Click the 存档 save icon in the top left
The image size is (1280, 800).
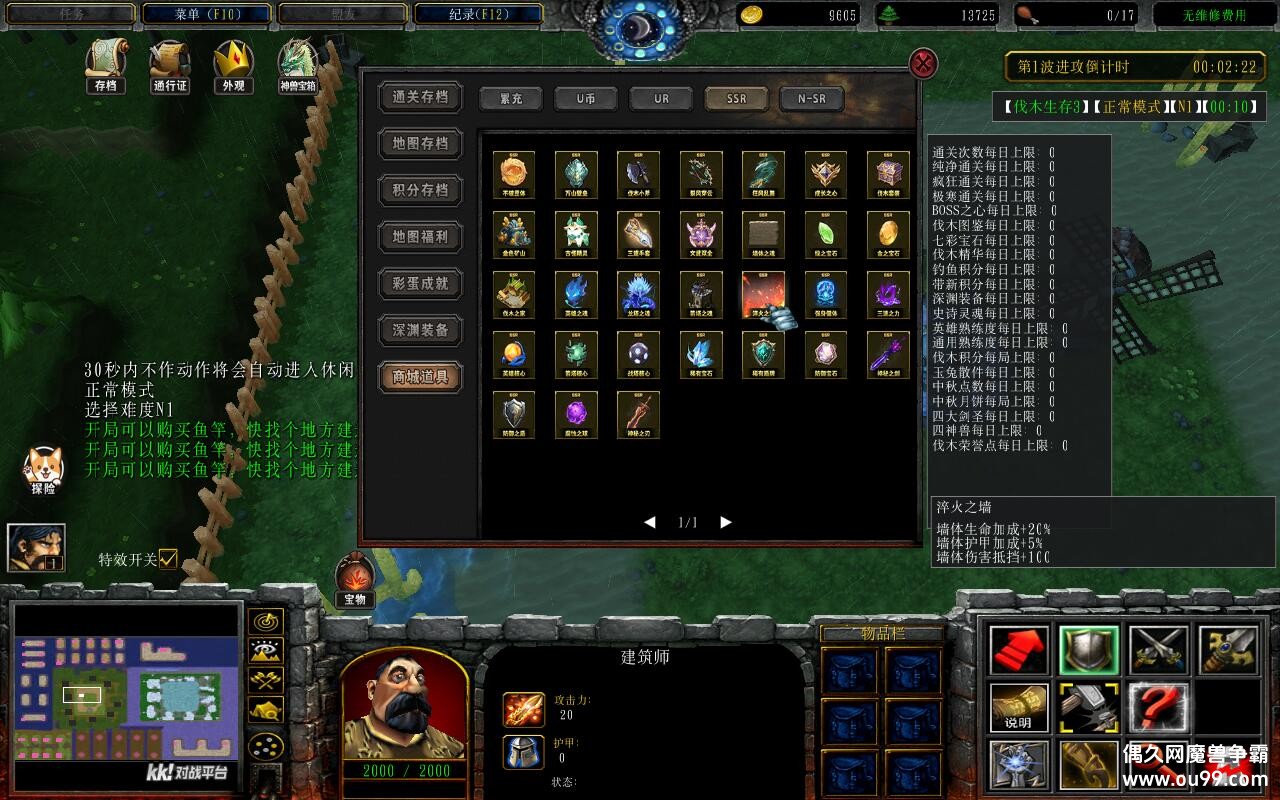pyautogui.click(x=105, y=67)
